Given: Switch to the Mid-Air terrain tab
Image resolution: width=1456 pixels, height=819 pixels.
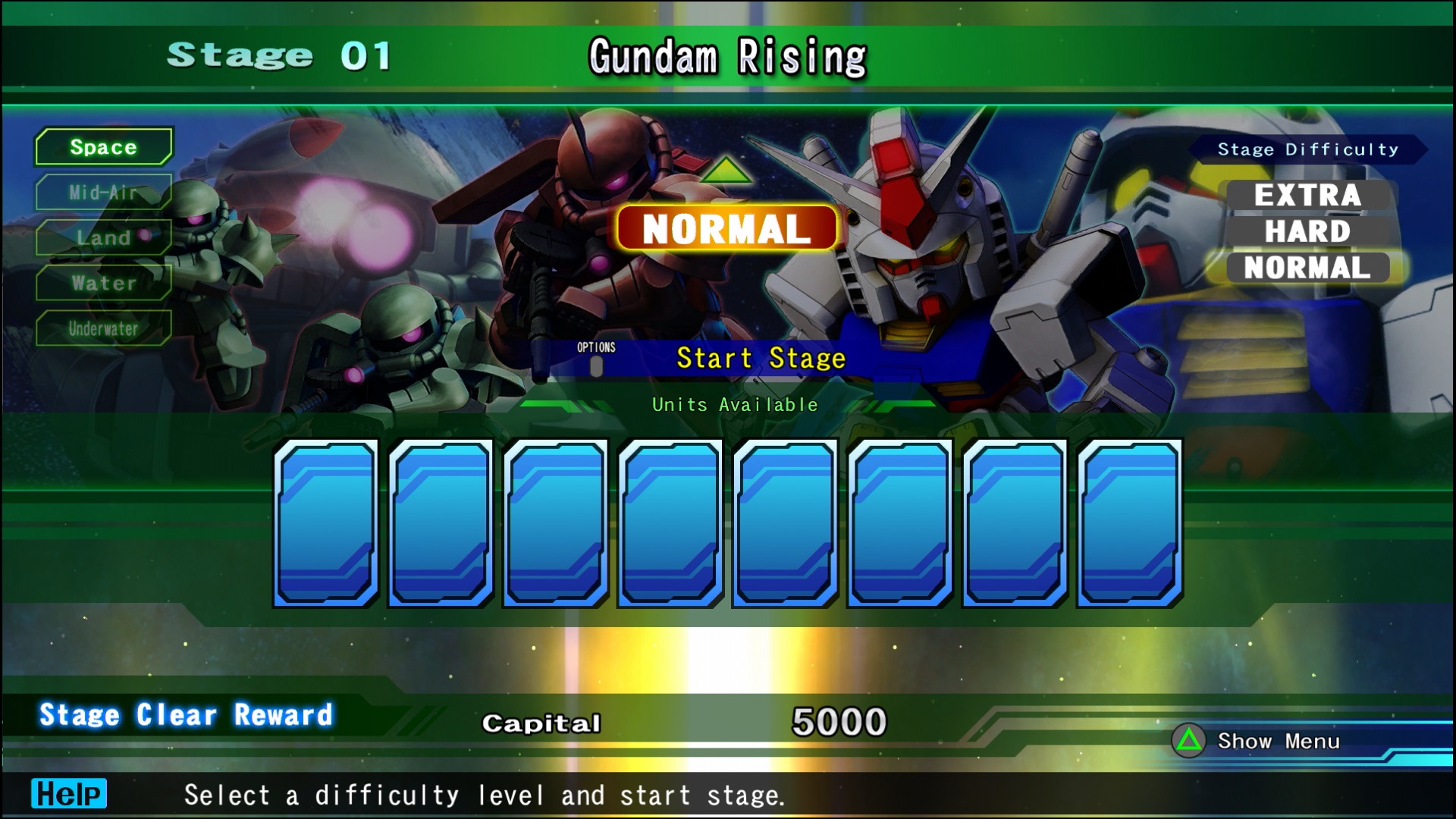Looking at the screenshot, I should [x=104, y=192].
